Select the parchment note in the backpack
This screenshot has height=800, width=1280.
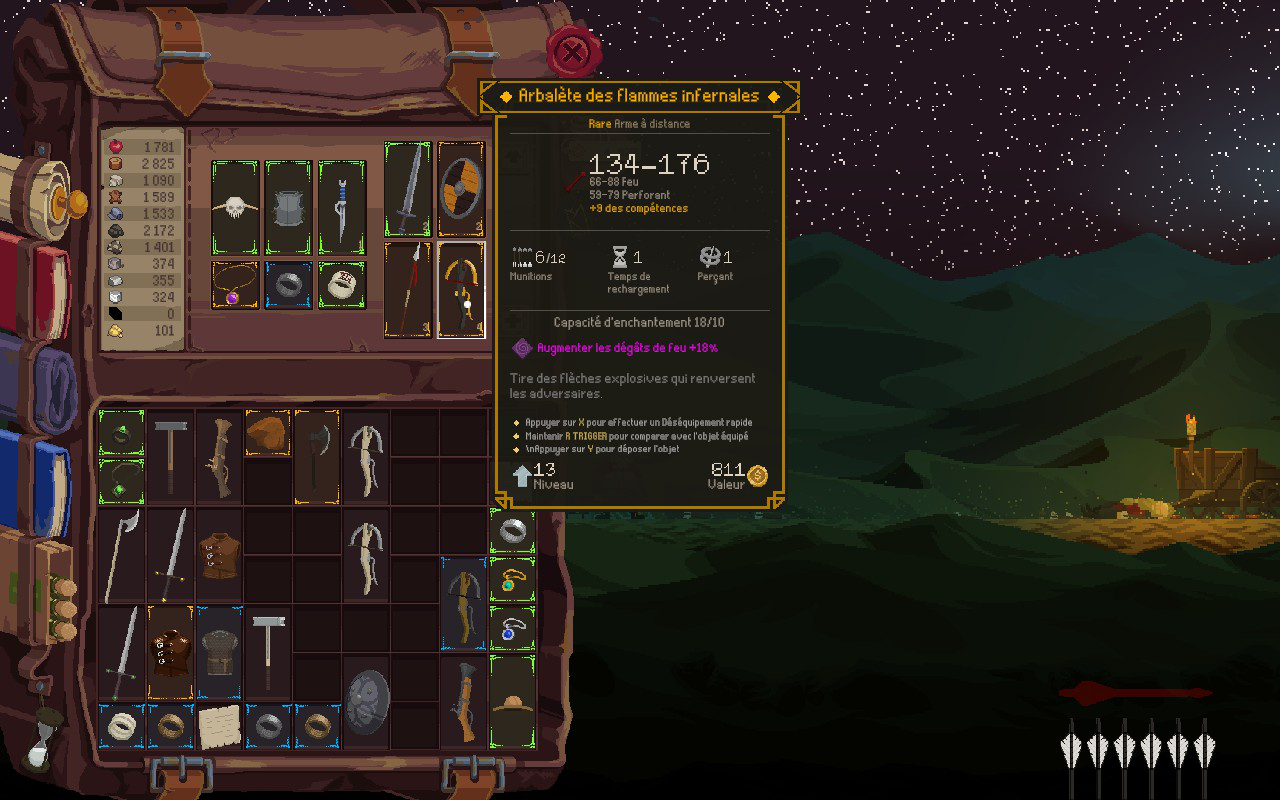219,726
